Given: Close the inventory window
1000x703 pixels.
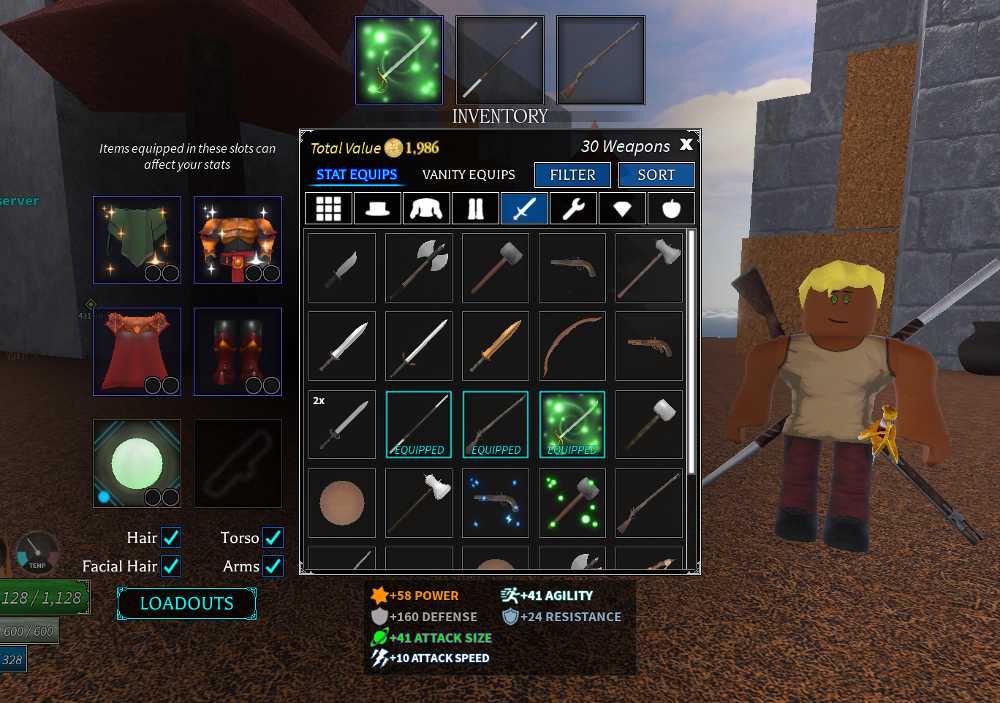Looking at the screenshot, I should pos(686,145).
